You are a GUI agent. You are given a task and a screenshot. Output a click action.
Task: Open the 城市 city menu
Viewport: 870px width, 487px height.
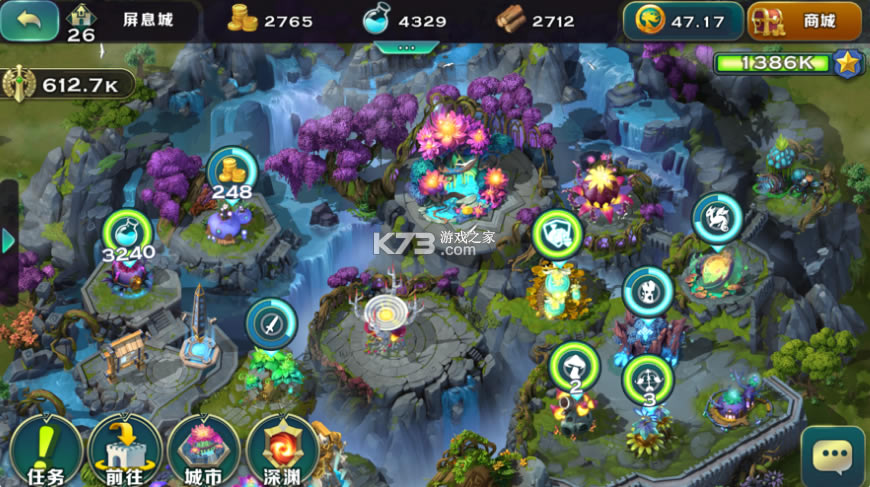(203, 451)
